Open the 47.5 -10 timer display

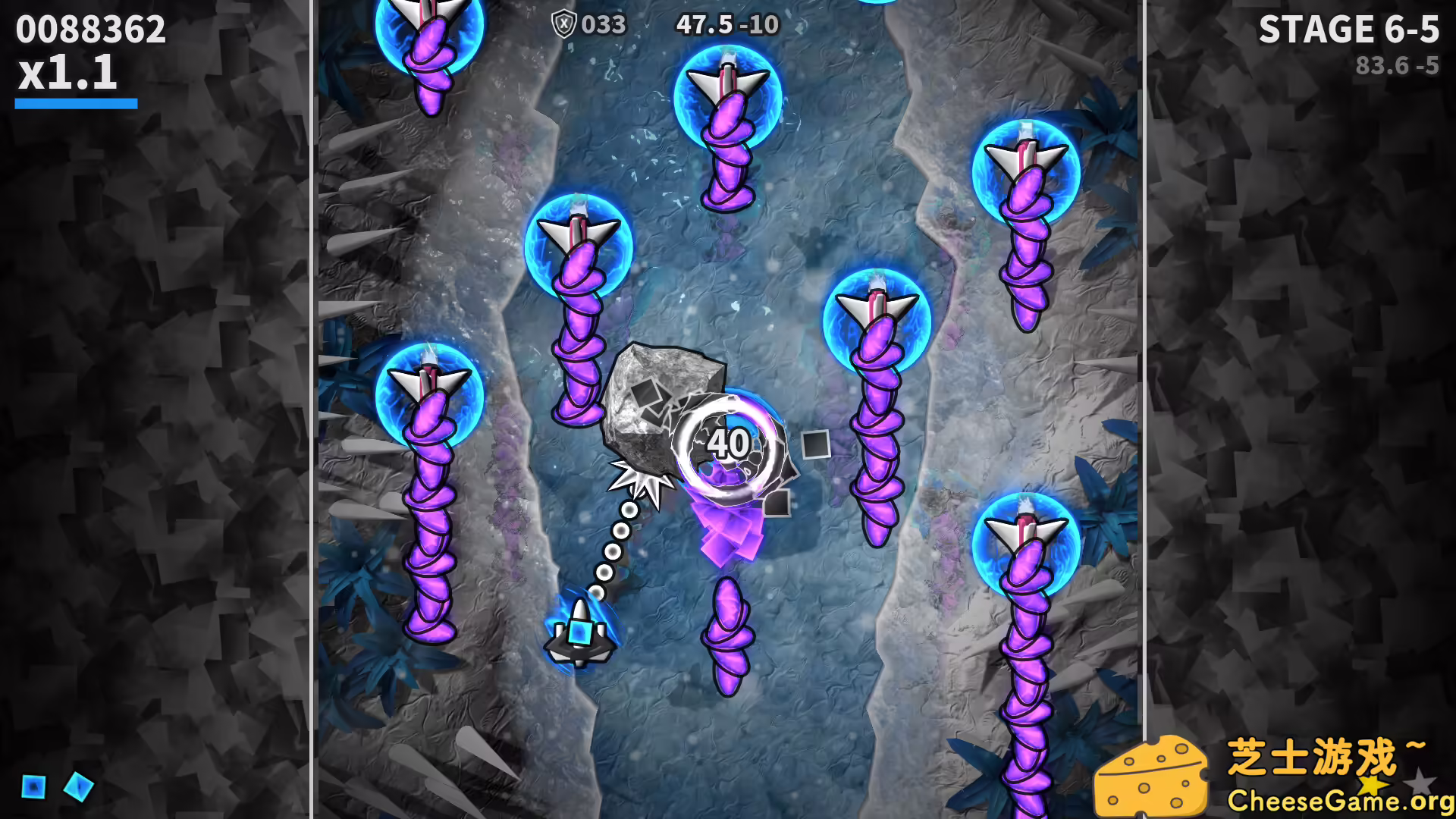point(726,24)
